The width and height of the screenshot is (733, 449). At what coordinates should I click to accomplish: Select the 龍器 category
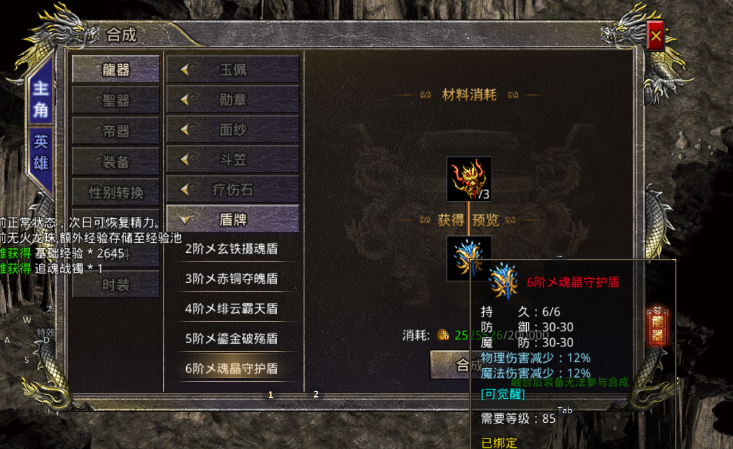tap(115, 70)
